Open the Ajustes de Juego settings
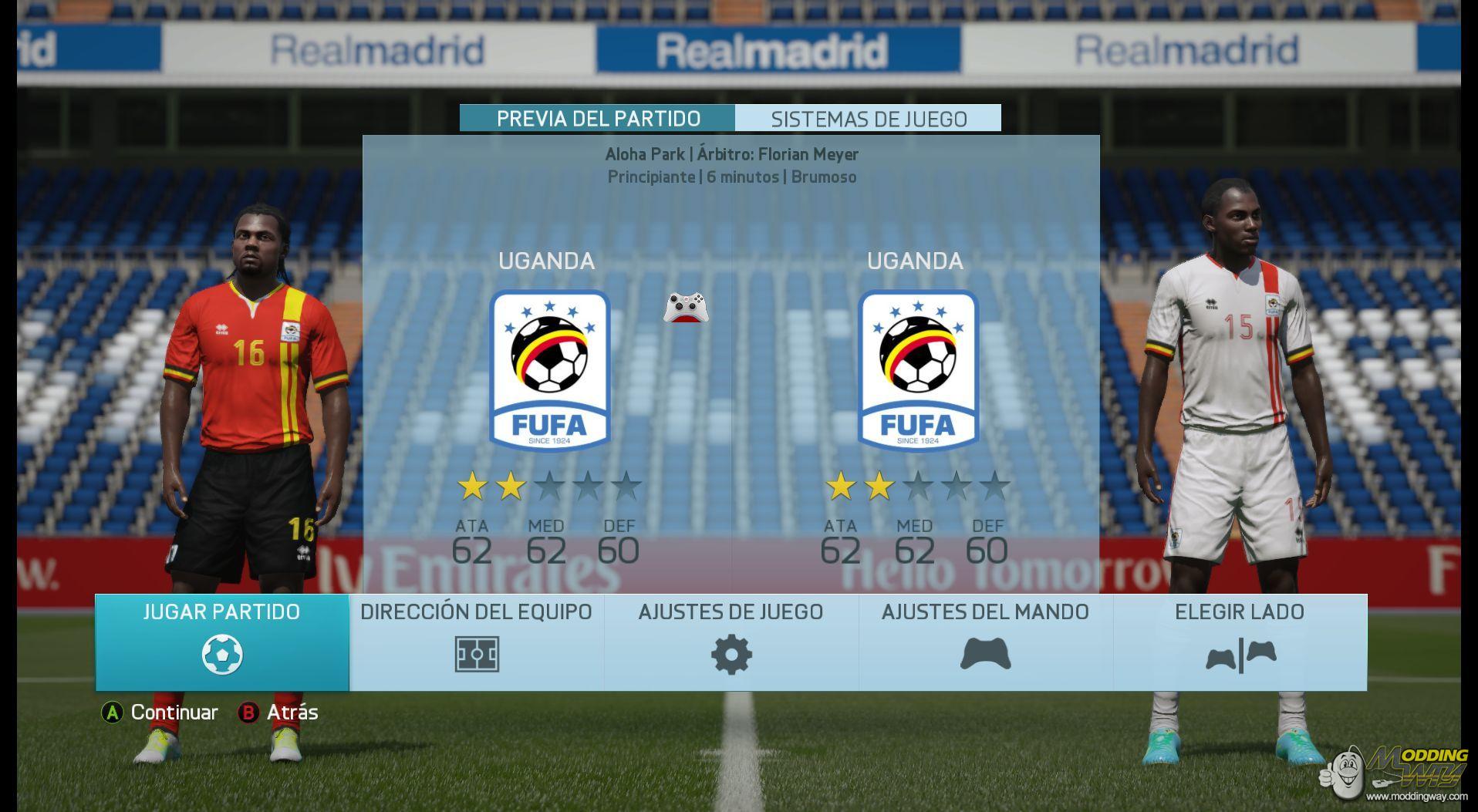 click(x=731, y=642)
